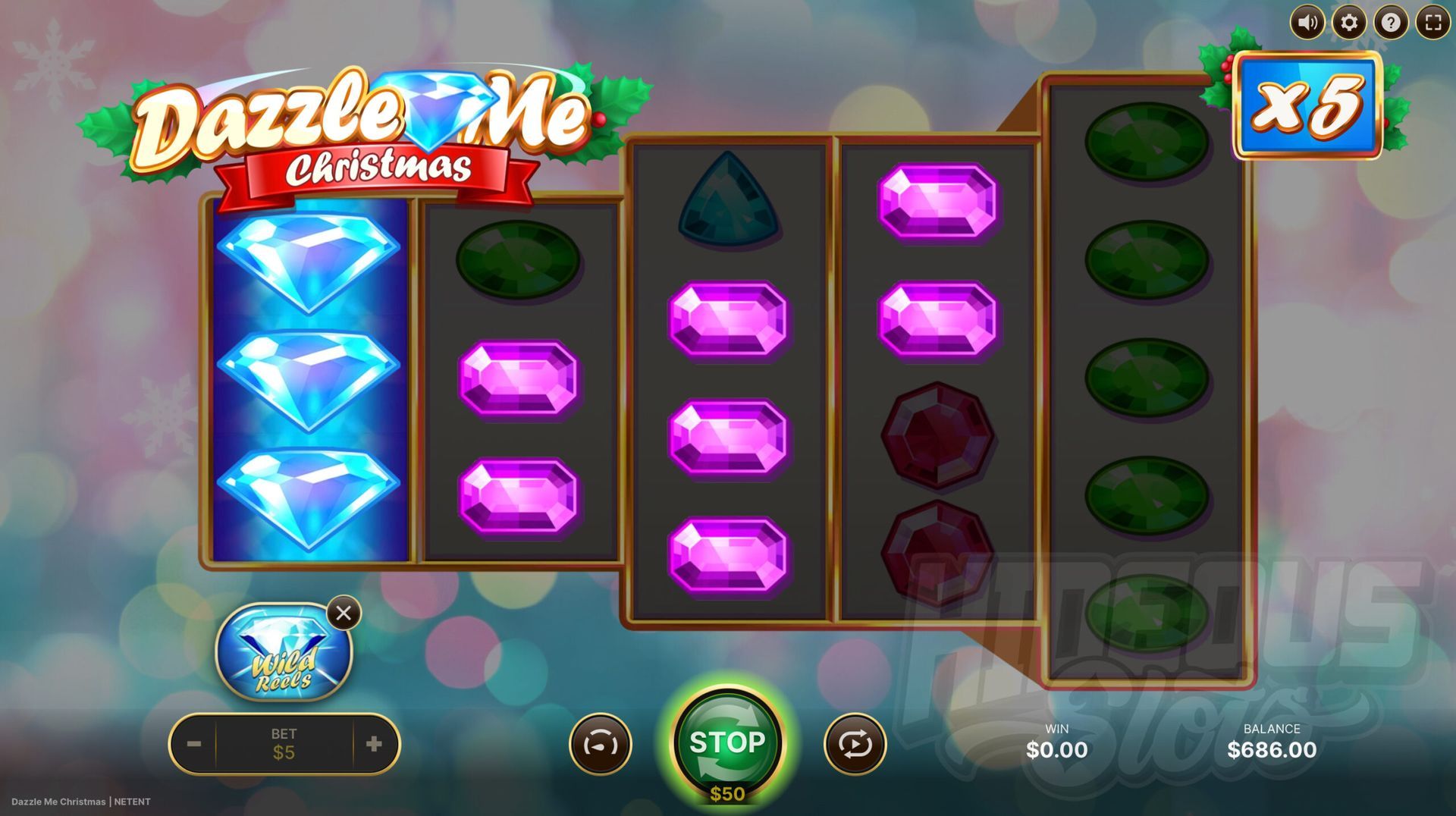The image size is (1456, 816).
Task: Mute the game with the speaker icon
Action: point(1307,23)
